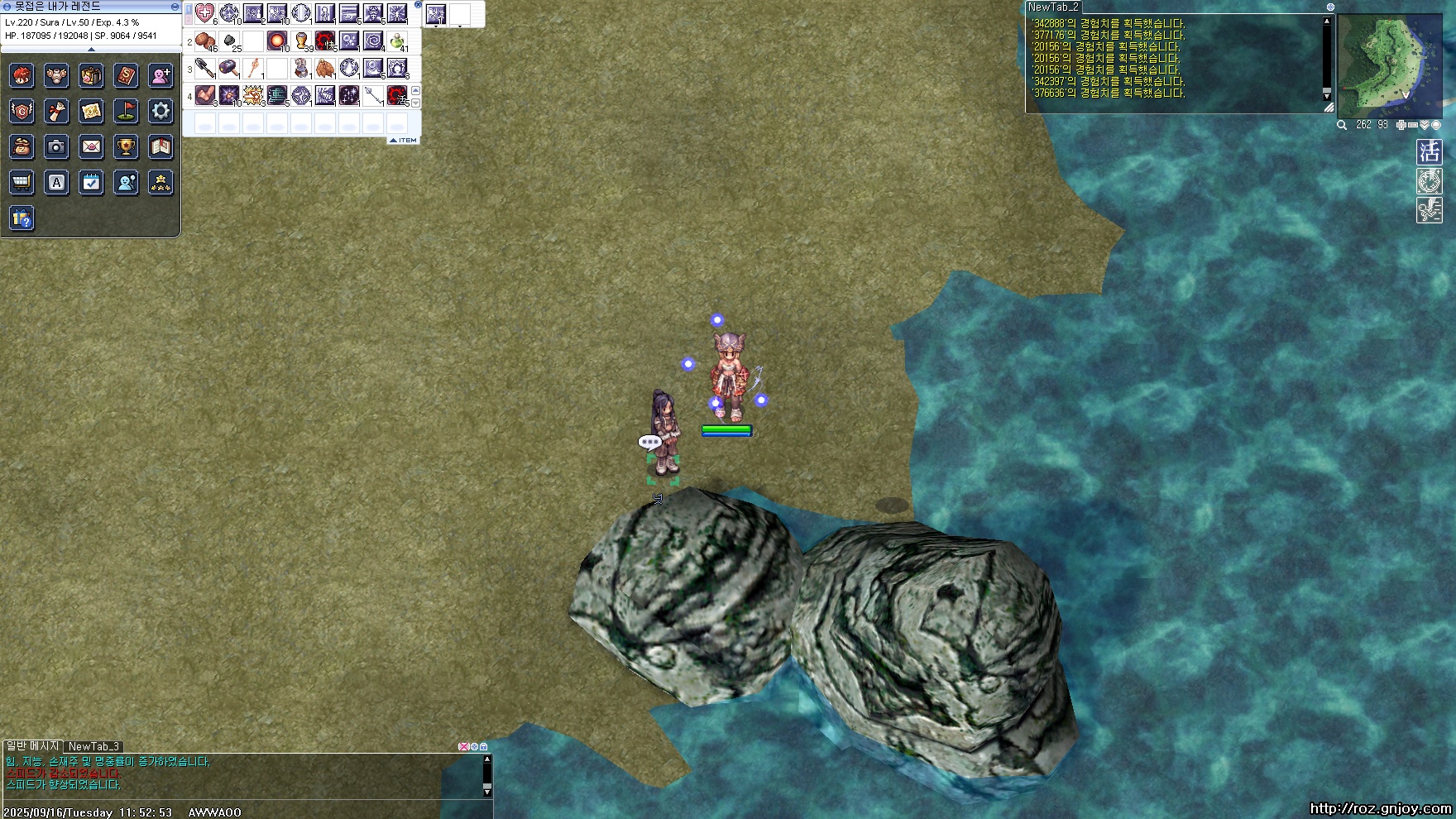The height and width of the screenshot is (819, 1456).
Task: Click the minimap zoom-out minus button
Action: [x=1413, y=125]
